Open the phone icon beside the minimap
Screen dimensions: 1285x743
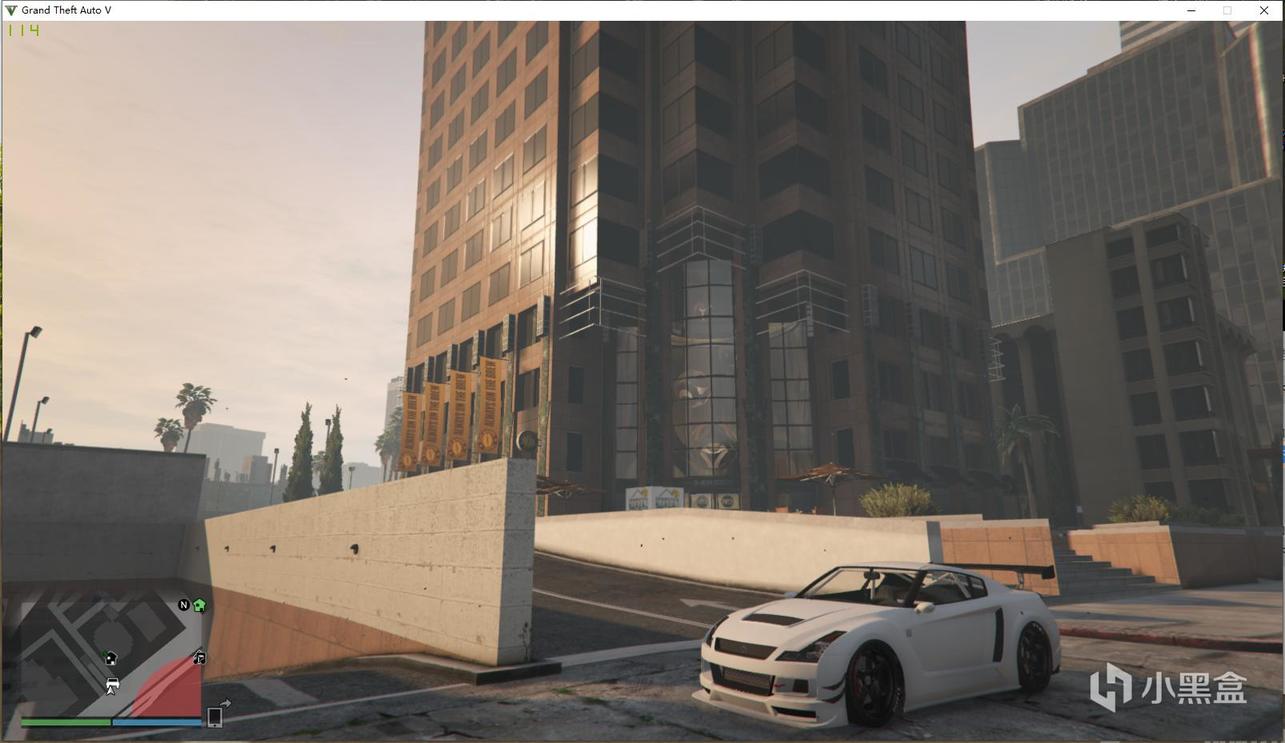click(214, 716)
